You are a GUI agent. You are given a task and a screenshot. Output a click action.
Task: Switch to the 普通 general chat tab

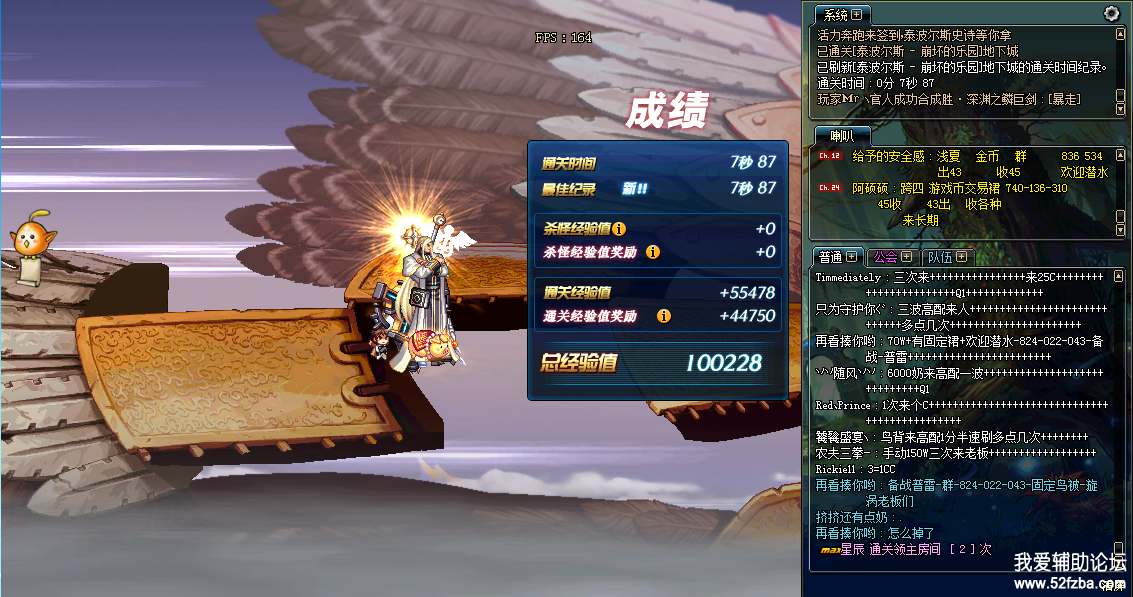point(829,257)
